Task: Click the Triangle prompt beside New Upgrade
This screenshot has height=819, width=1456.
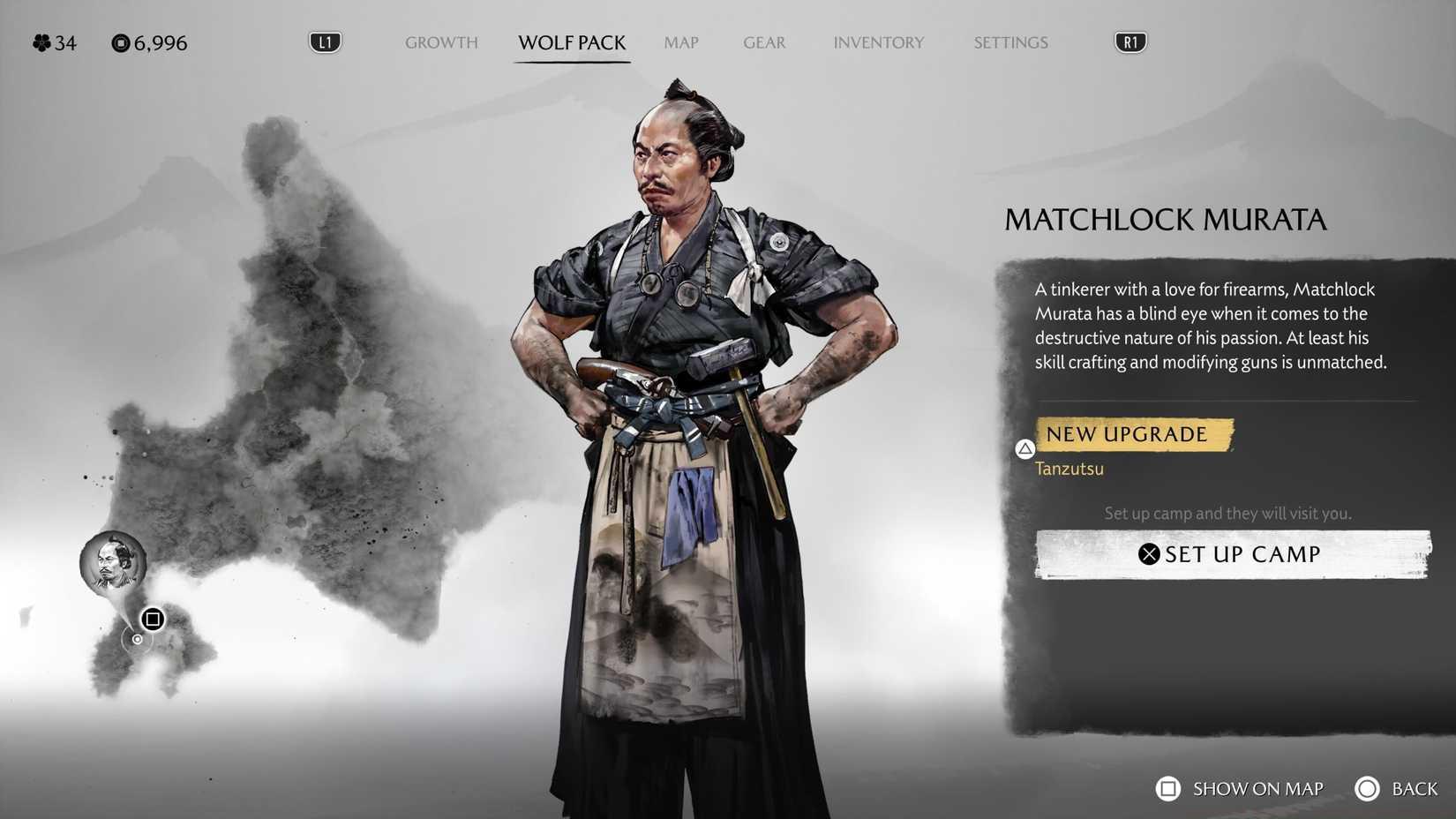Action: [x=1024, y=449]
